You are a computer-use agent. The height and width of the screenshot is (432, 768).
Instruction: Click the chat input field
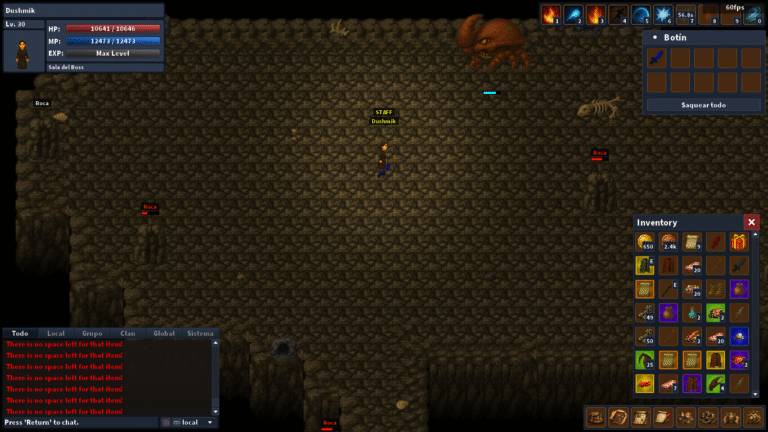80,423
